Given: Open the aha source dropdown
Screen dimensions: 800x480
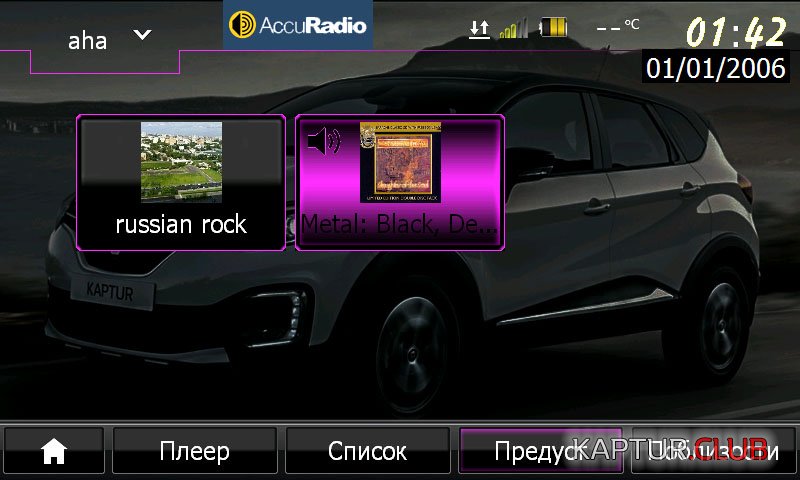Looking at the screenshot, I should 108,38.
